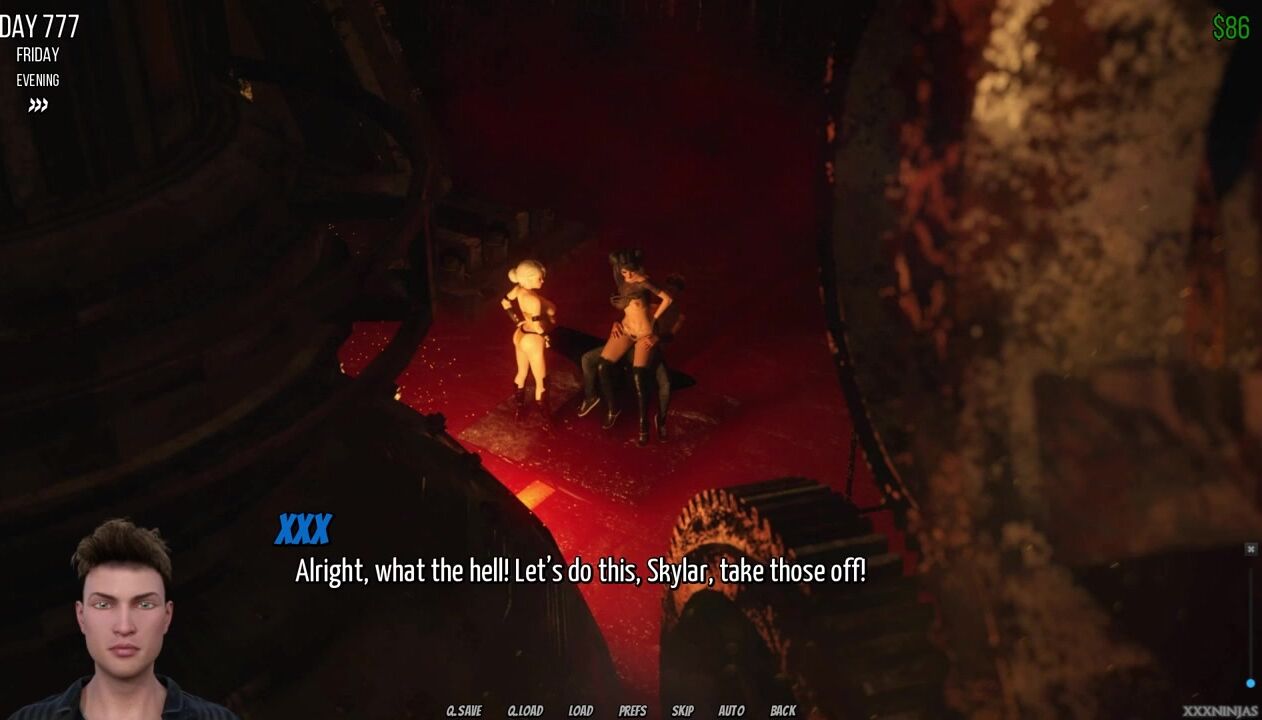Toggle SKIP dialogue mode
This screenshot has width=1262, height=720.
pos(682,711)
